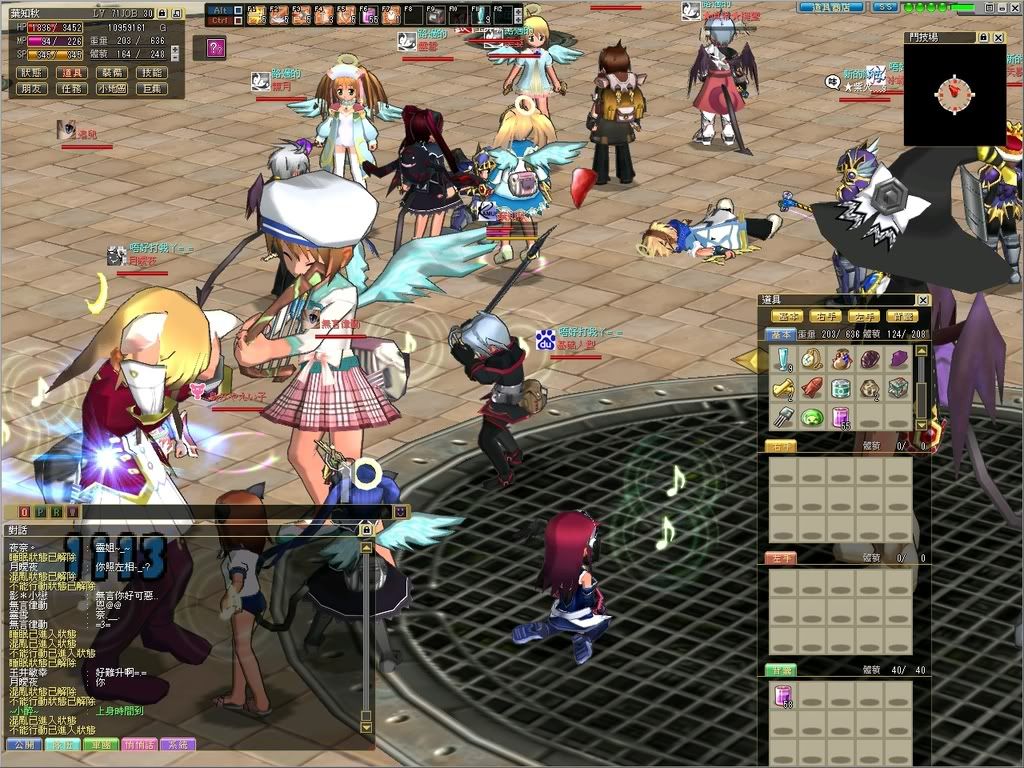Open the 狀態 status menu button
The image size is (1024, 768).
point(31,72)
